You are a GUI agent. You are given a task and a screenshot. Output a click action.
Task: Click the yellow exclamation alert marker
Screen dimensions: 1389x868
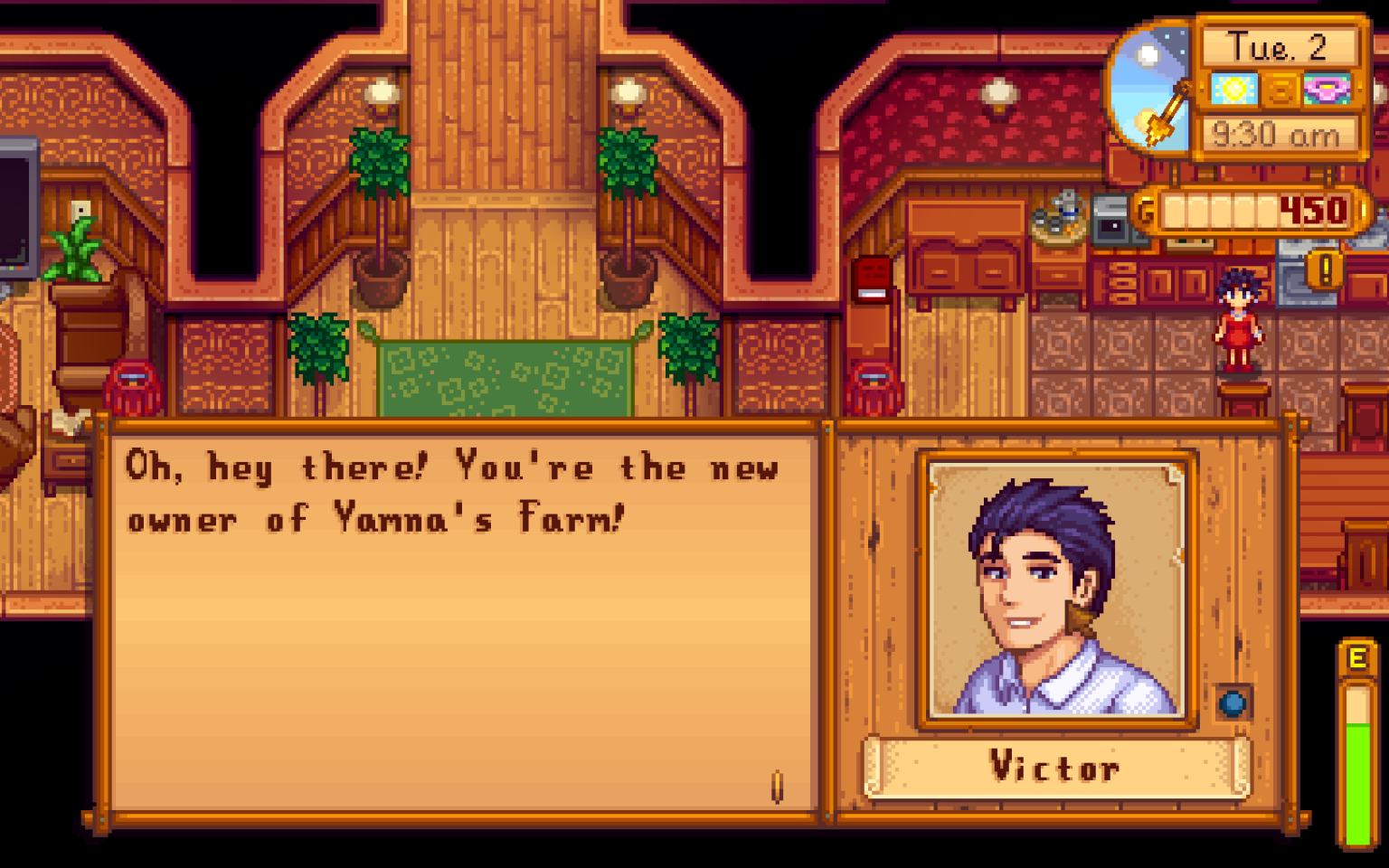coord(1326,268)
